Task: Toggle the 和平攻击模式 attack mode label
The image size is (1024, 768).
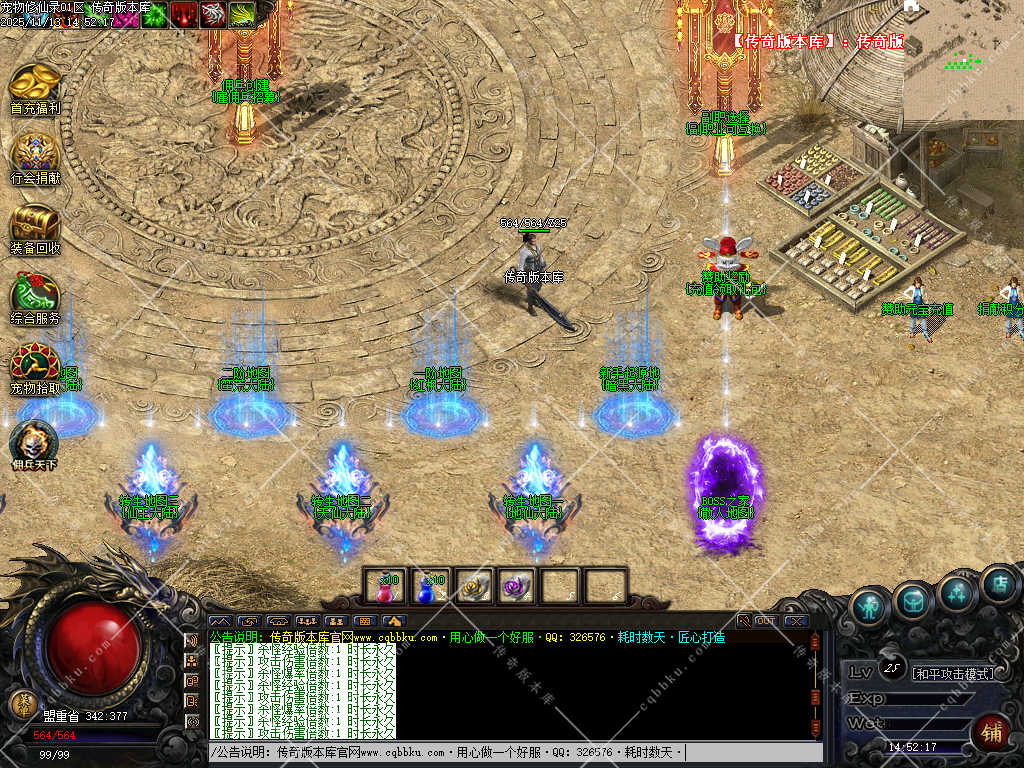Action: coord(954,673)
